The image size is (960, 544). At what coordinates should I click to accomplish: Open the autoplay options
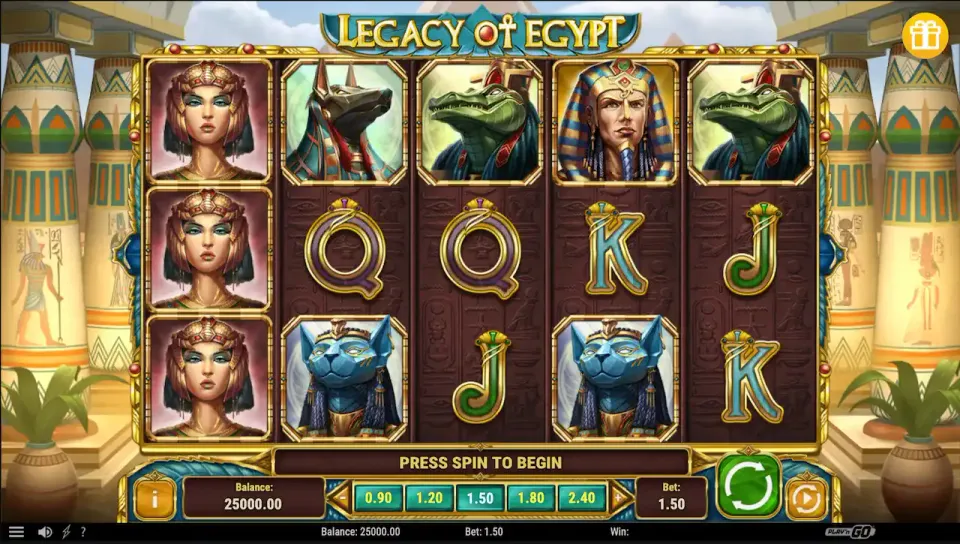[x=806, y=497]
